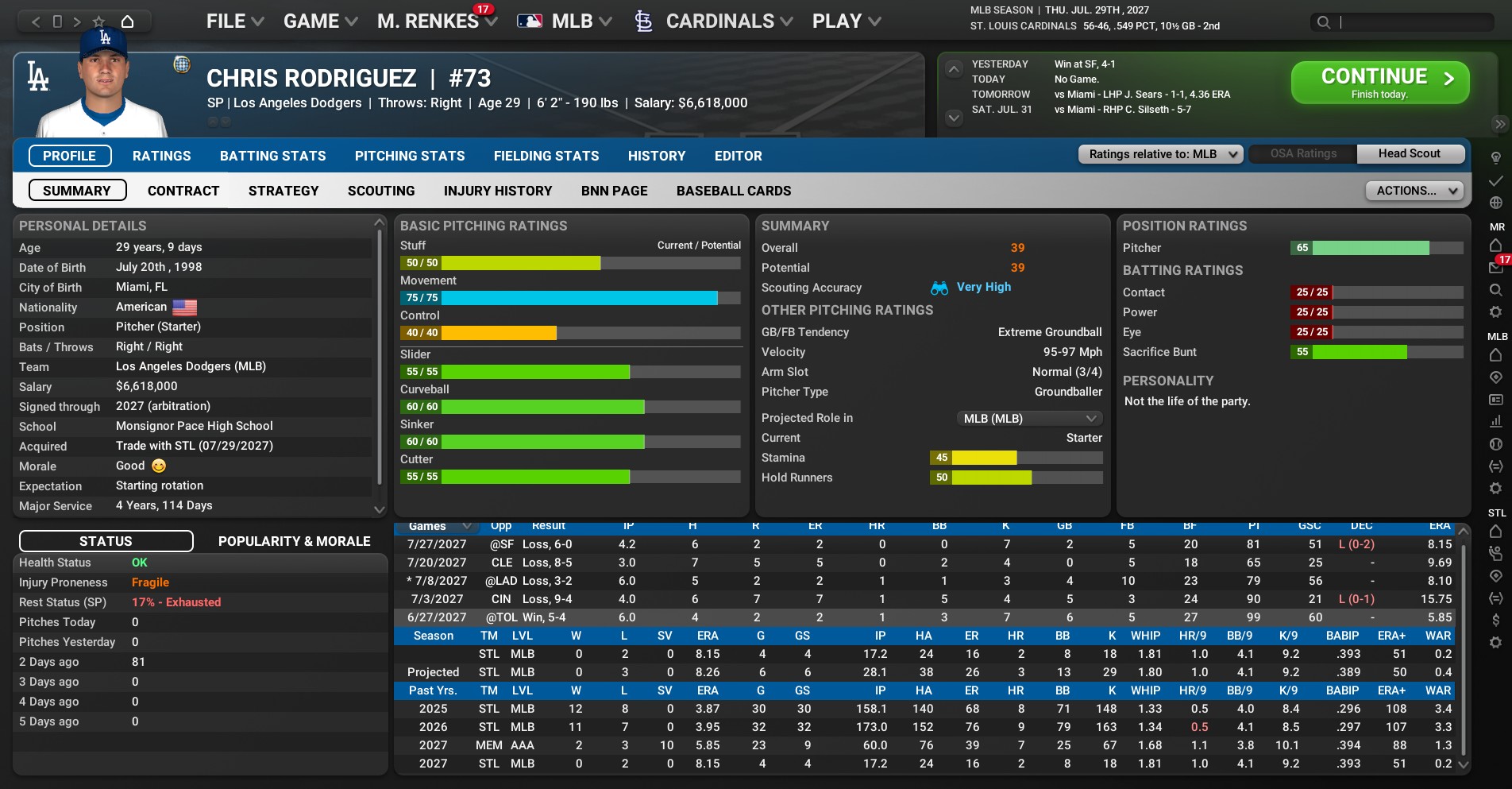
Task: Click the search input field
Action: (x=1414, y=22)
